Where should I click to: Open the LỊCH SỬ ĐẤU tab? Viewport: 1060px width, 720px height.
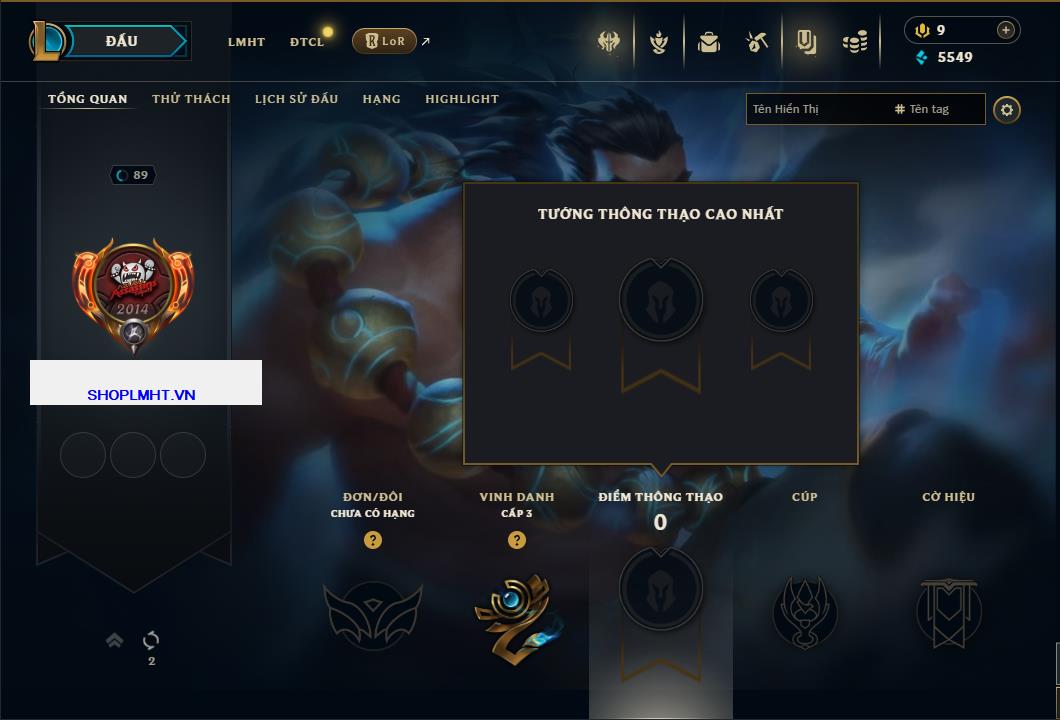point(296,99)
